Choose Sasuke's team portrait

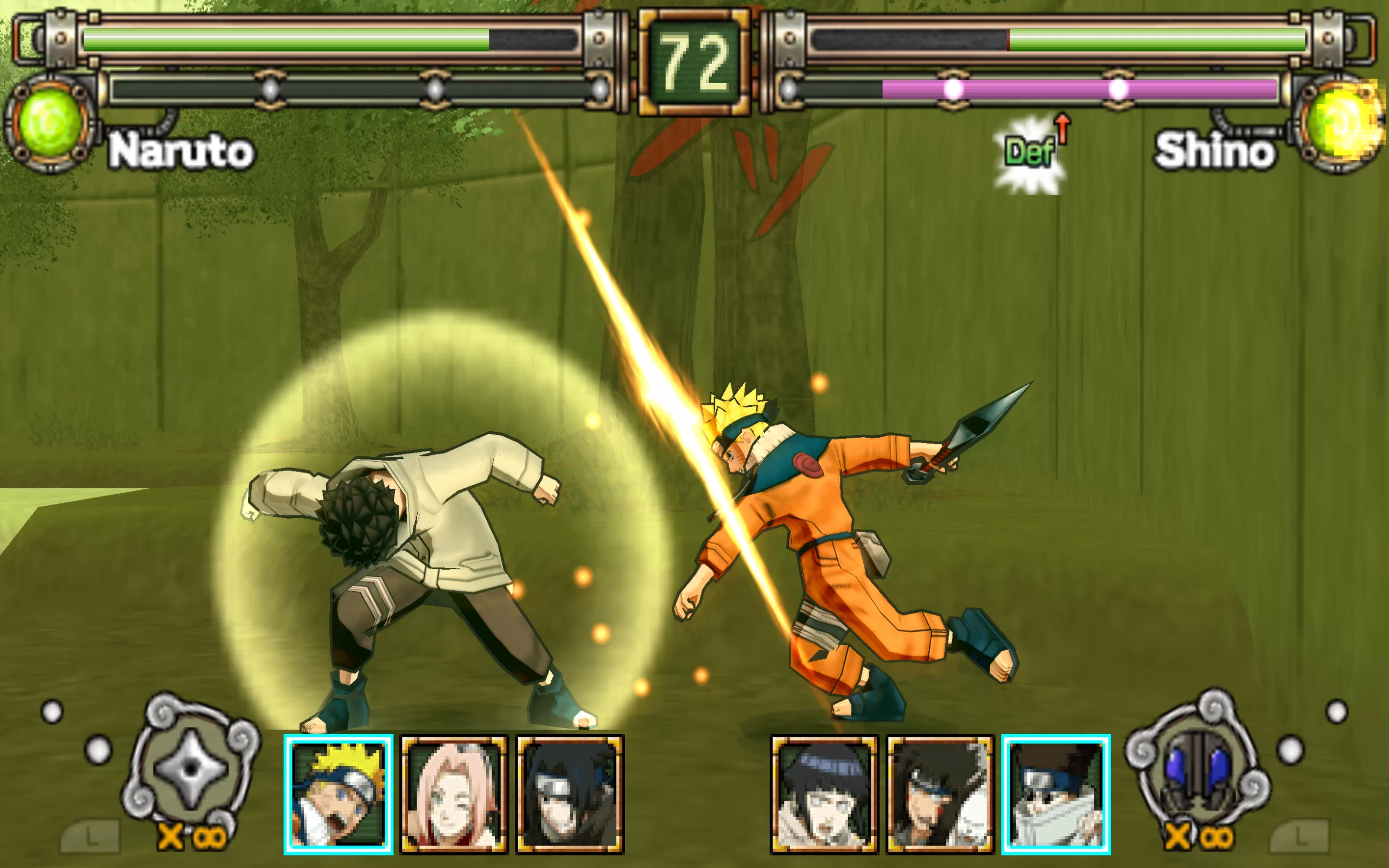coord(570,794)
